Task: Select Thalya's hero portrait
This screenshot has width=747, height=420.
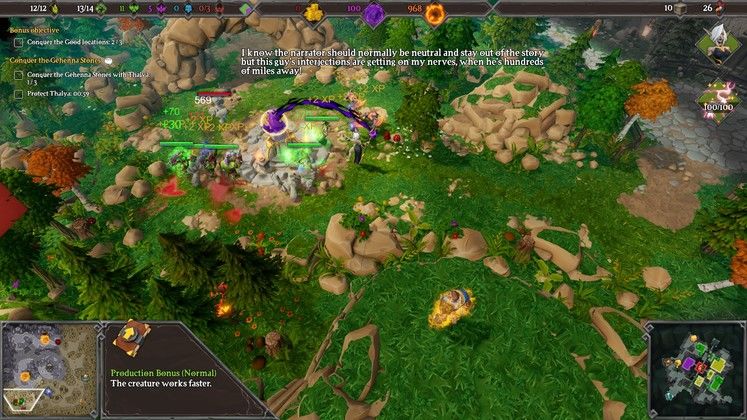Action: (718, 44)
